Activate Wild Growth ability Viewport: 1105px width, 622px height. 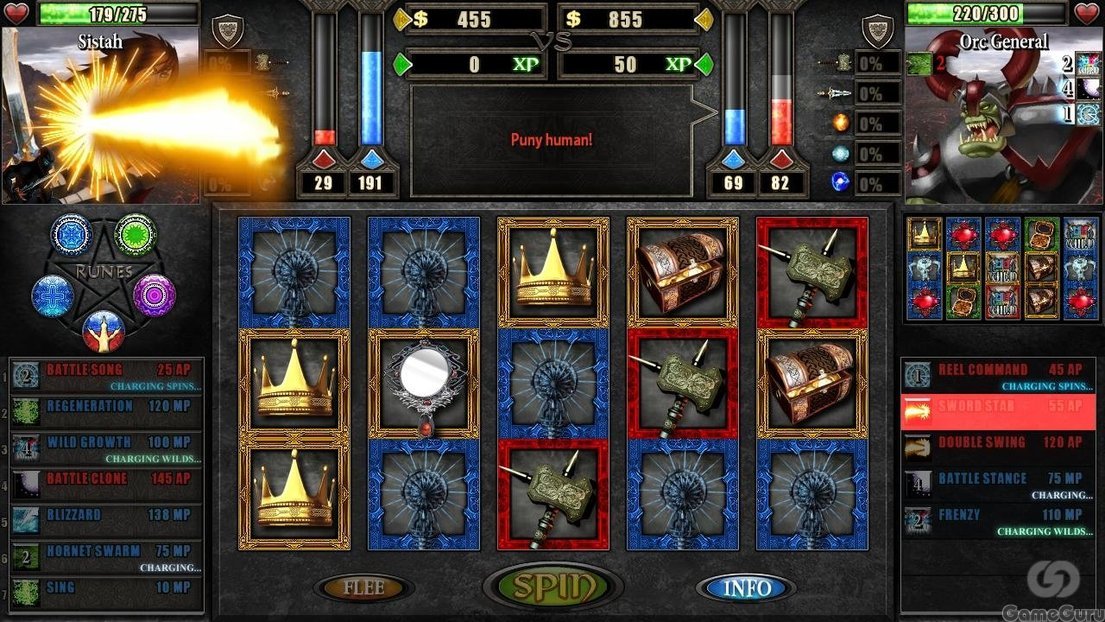click(110, 447)
